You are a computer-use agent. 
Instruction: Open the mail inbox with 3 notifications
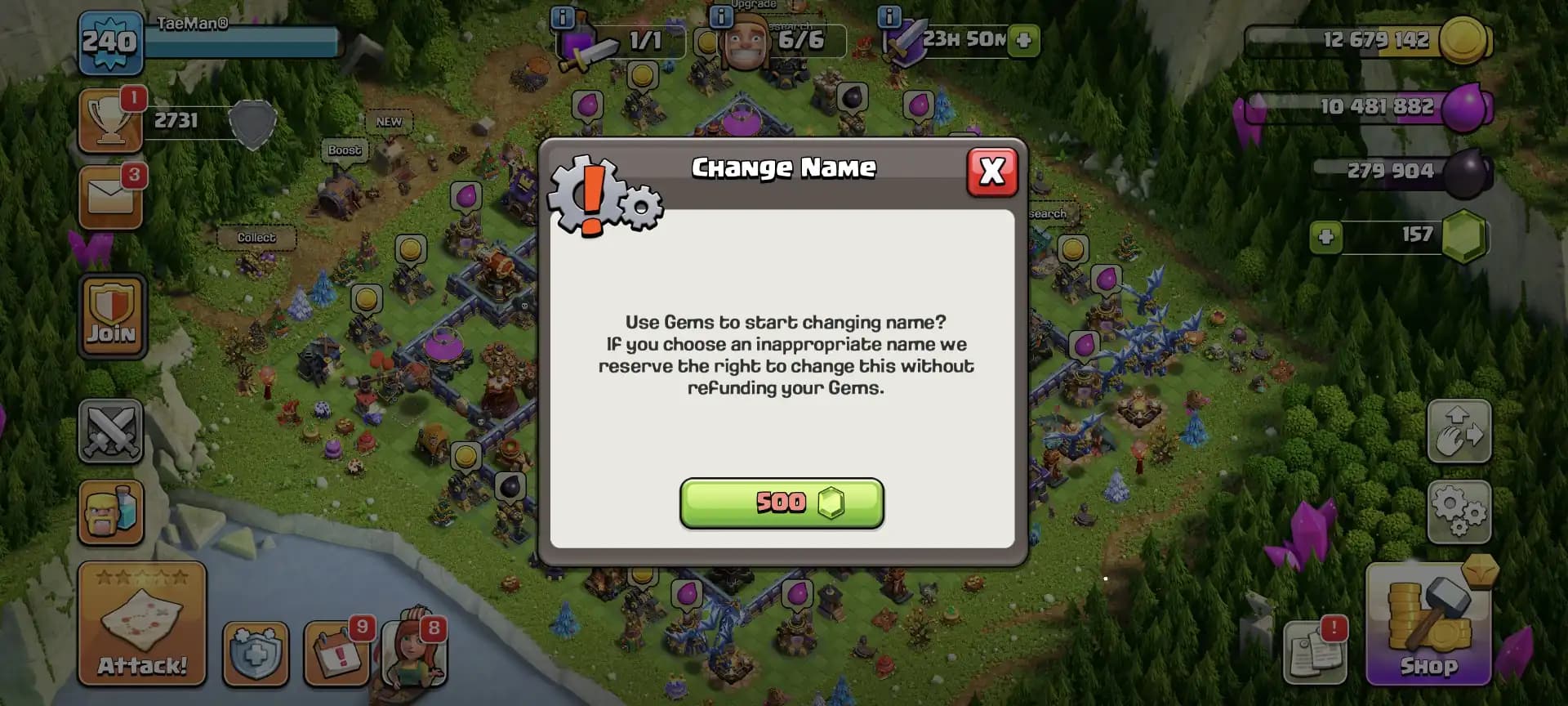click(110, 196)
